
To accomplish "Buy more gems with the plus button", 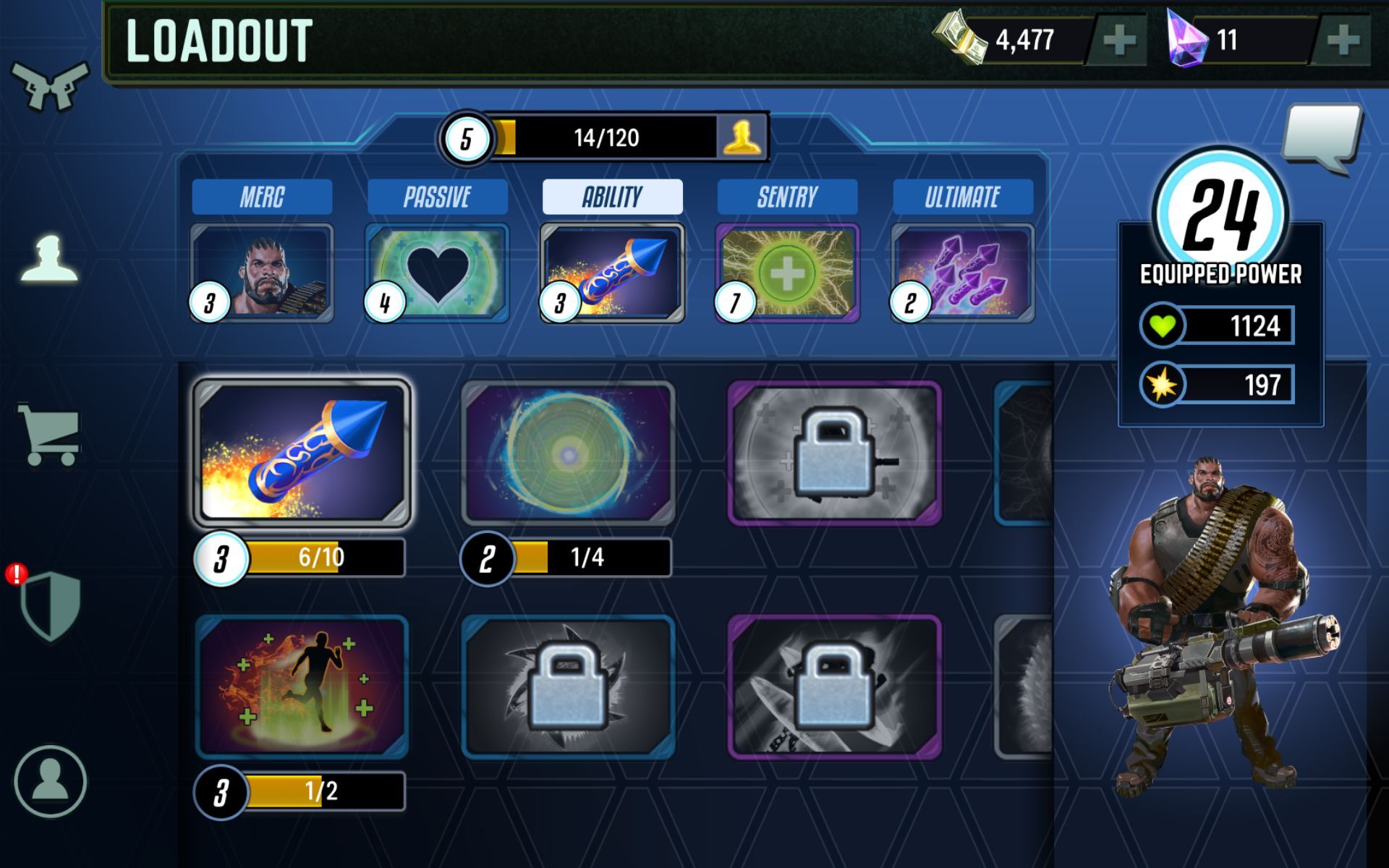I will pos(1343,41).
